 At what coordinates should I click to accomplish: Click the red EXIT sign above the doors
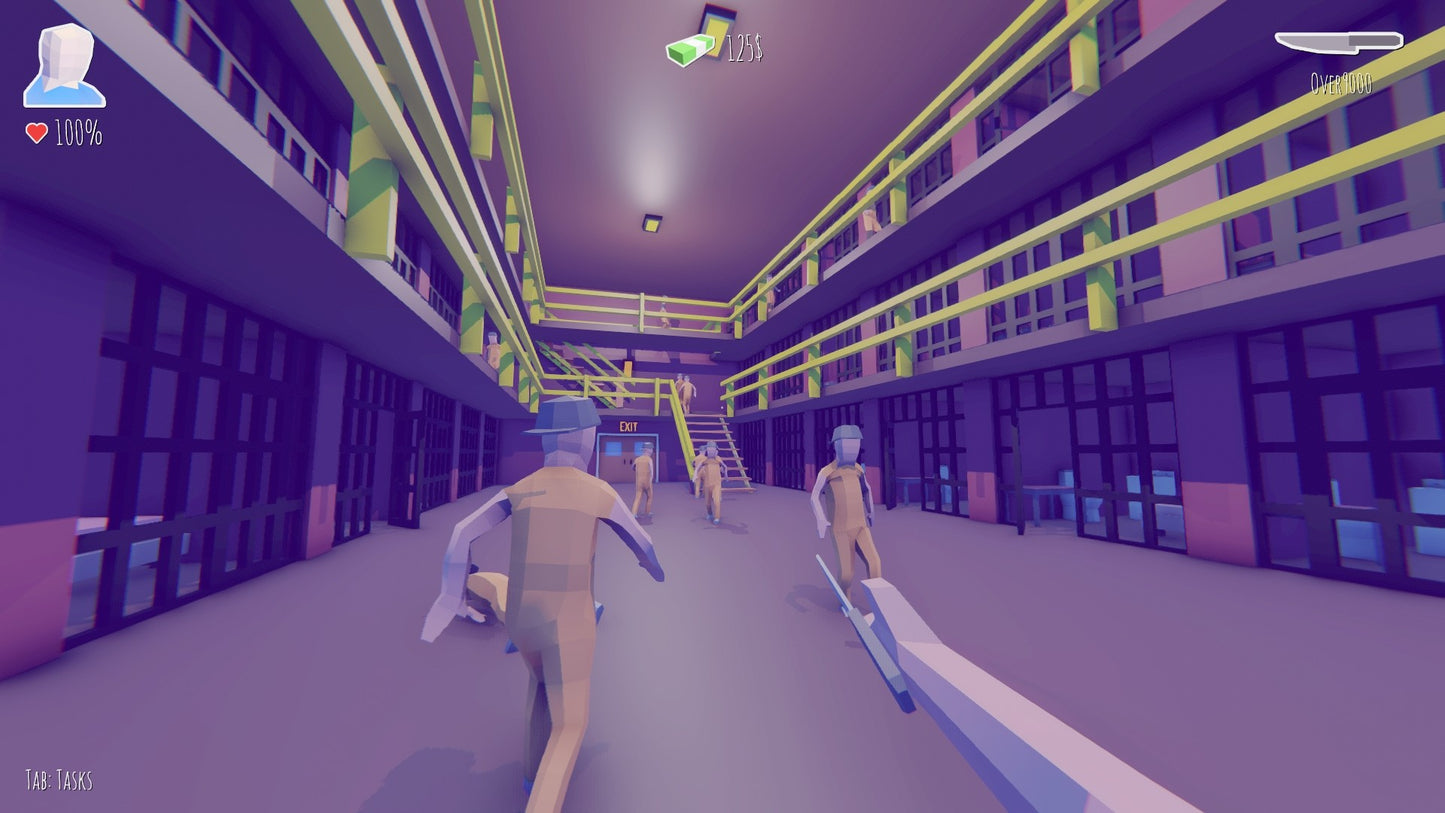click(629, 425)
